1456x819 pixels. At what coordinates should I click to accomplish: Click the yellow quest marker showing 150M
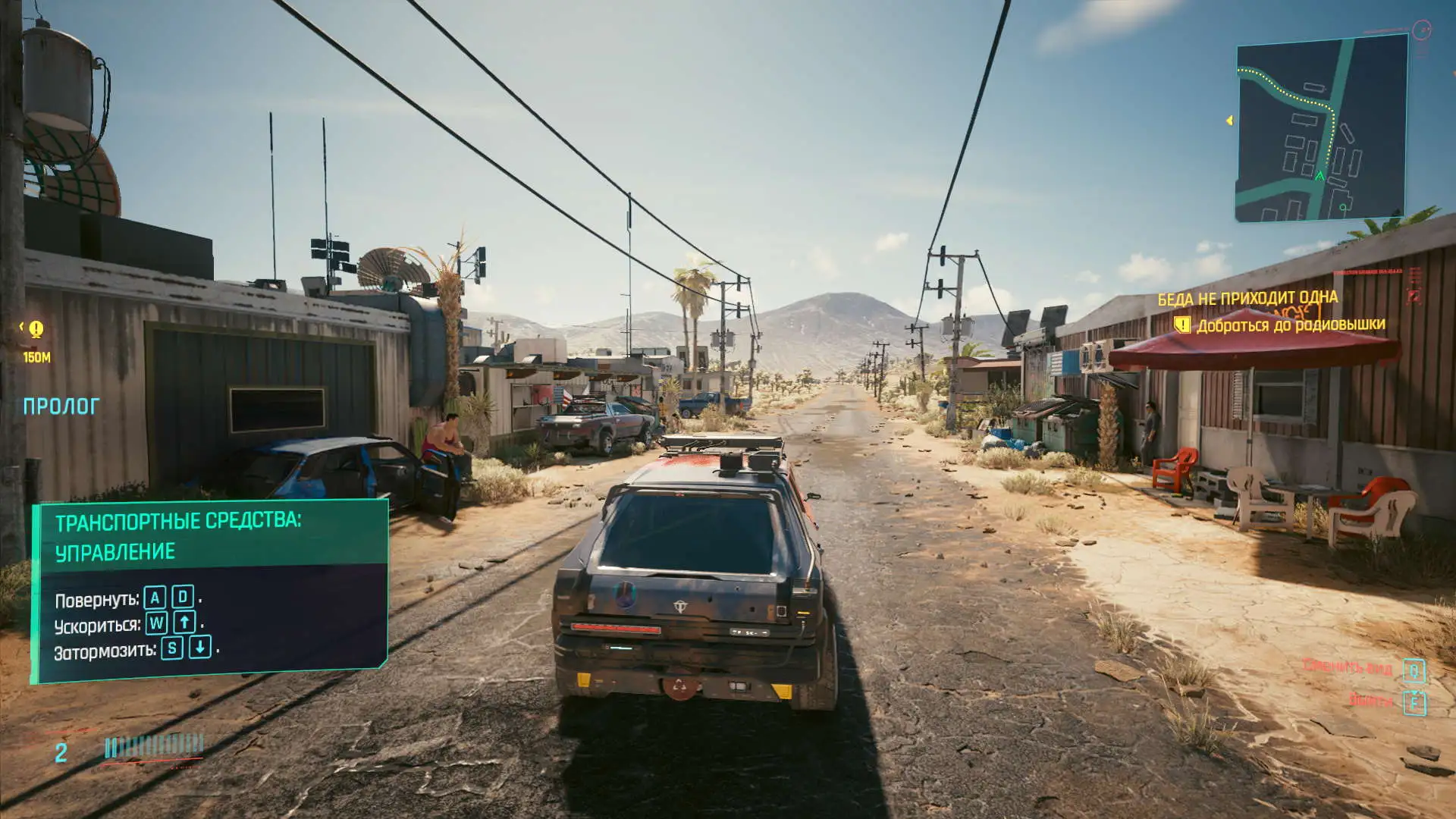pyautogui.click(x=36, y=329)
